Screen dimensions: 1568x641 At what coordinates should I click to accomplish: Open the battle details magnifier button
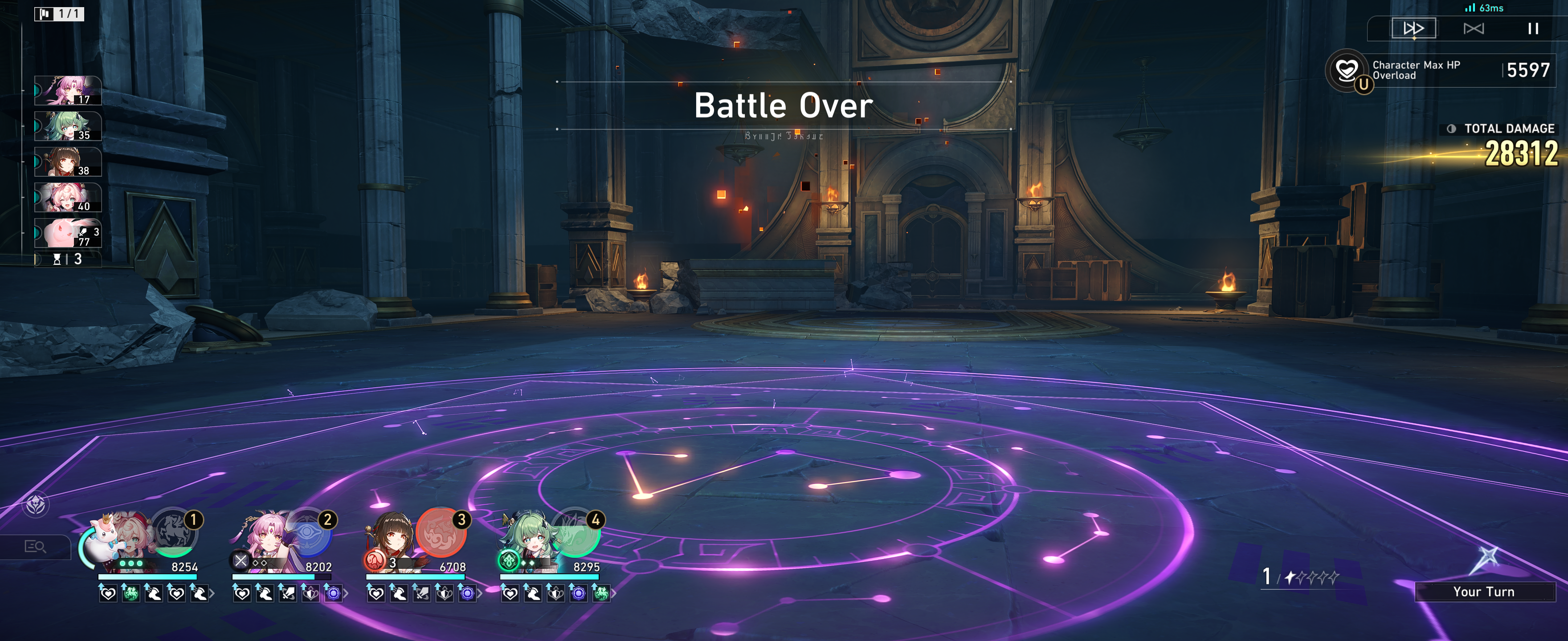point(35,546)
